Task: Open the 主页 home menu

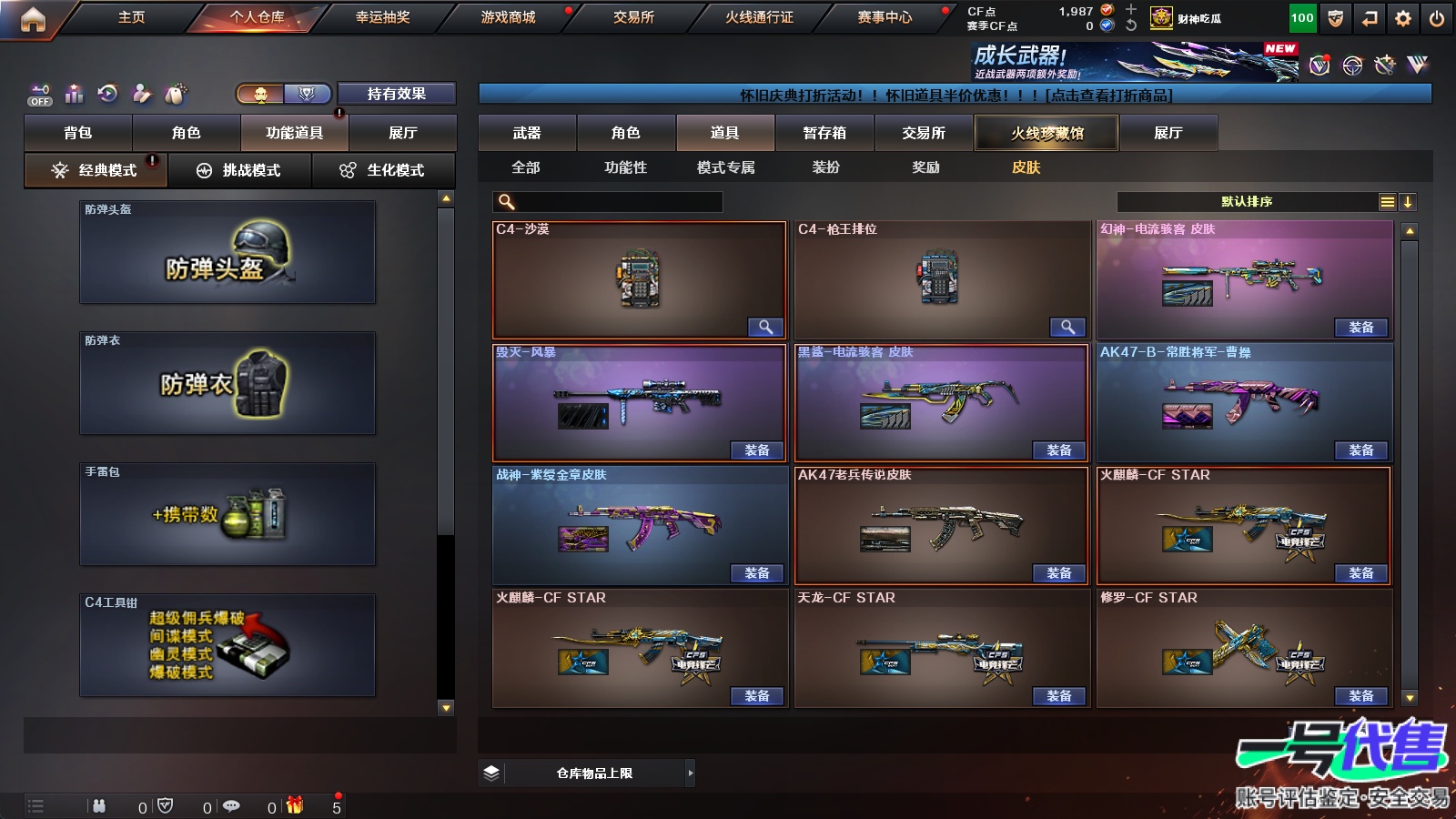Action: point(131,17)
